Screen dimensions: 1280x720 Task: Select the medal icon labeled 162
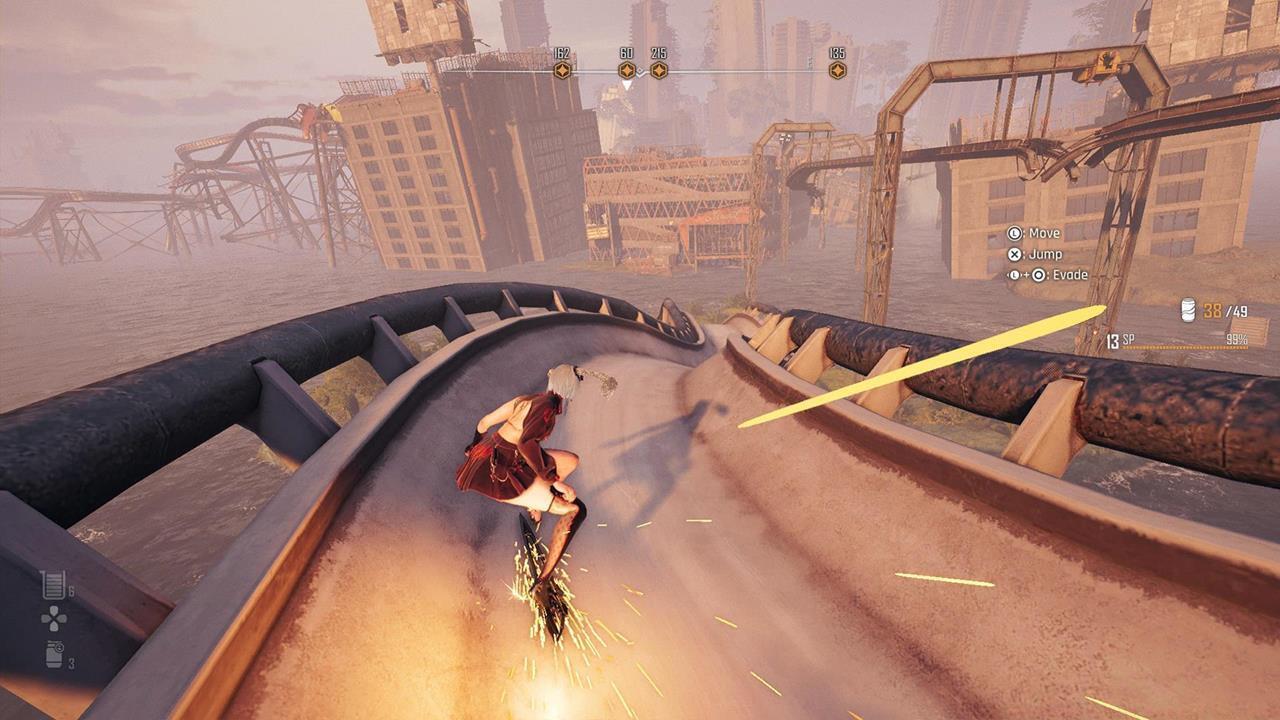563,69
